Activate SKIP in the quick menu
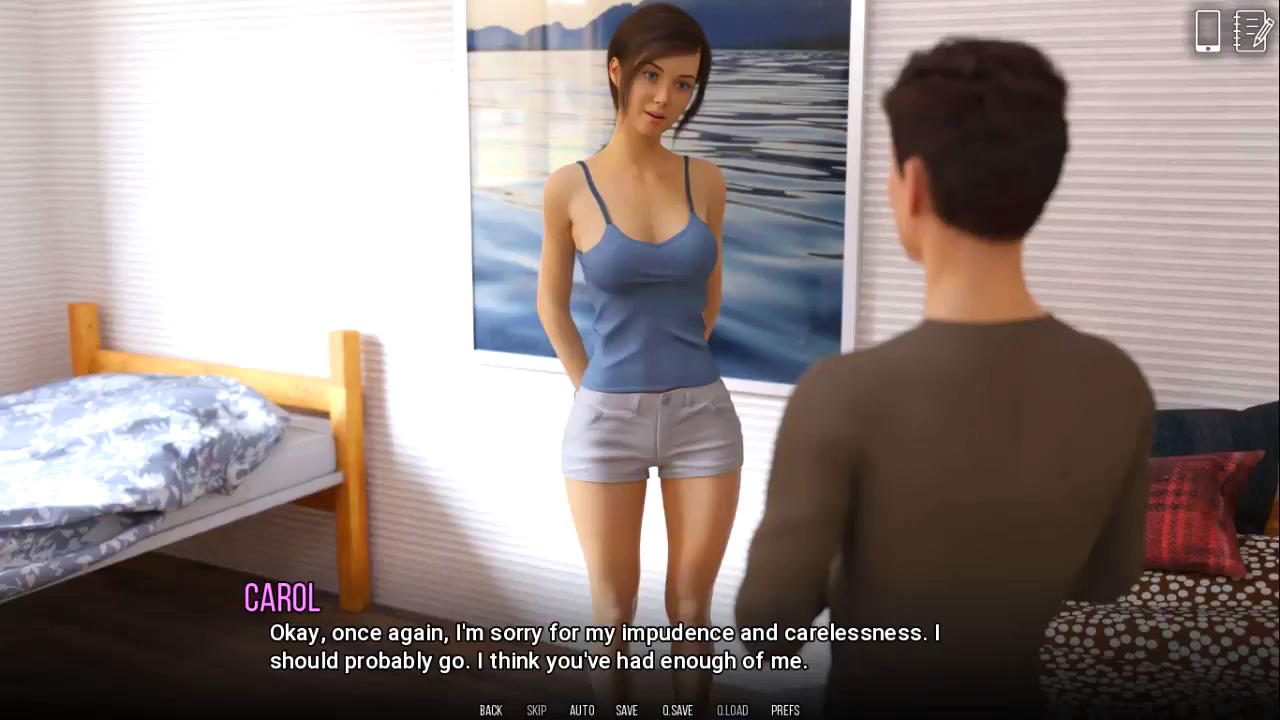Viewport: 1280px width, 720px height. tap(536, 710)
